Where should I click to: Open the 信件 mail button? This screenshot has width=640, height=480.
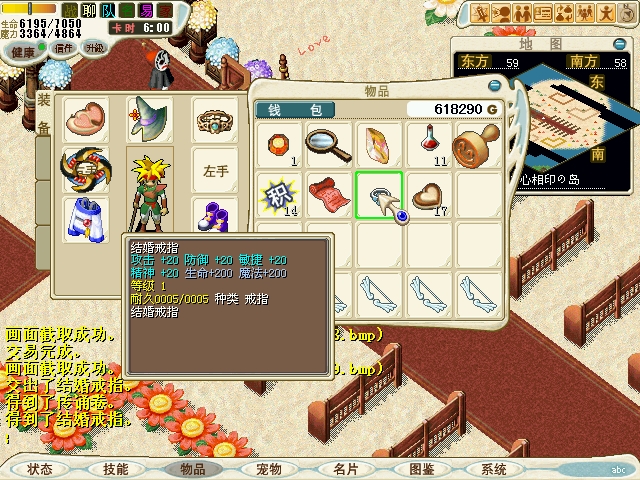[x=63, y=48]
